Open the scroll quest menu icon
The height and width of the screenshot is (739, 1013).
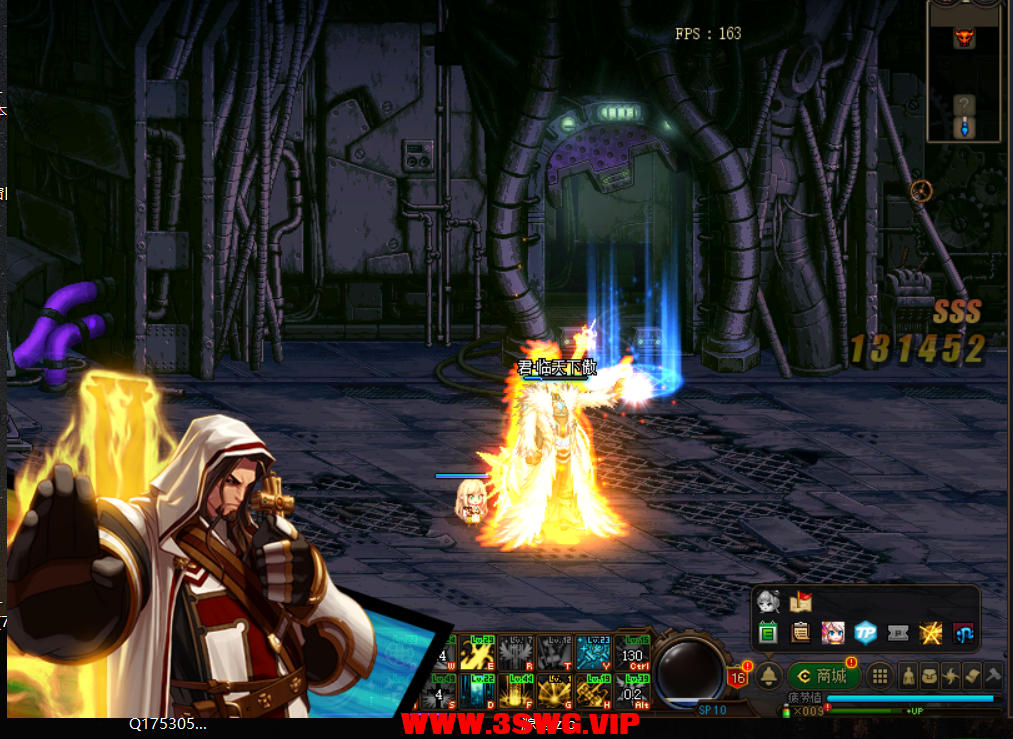(x=973, y=676)
